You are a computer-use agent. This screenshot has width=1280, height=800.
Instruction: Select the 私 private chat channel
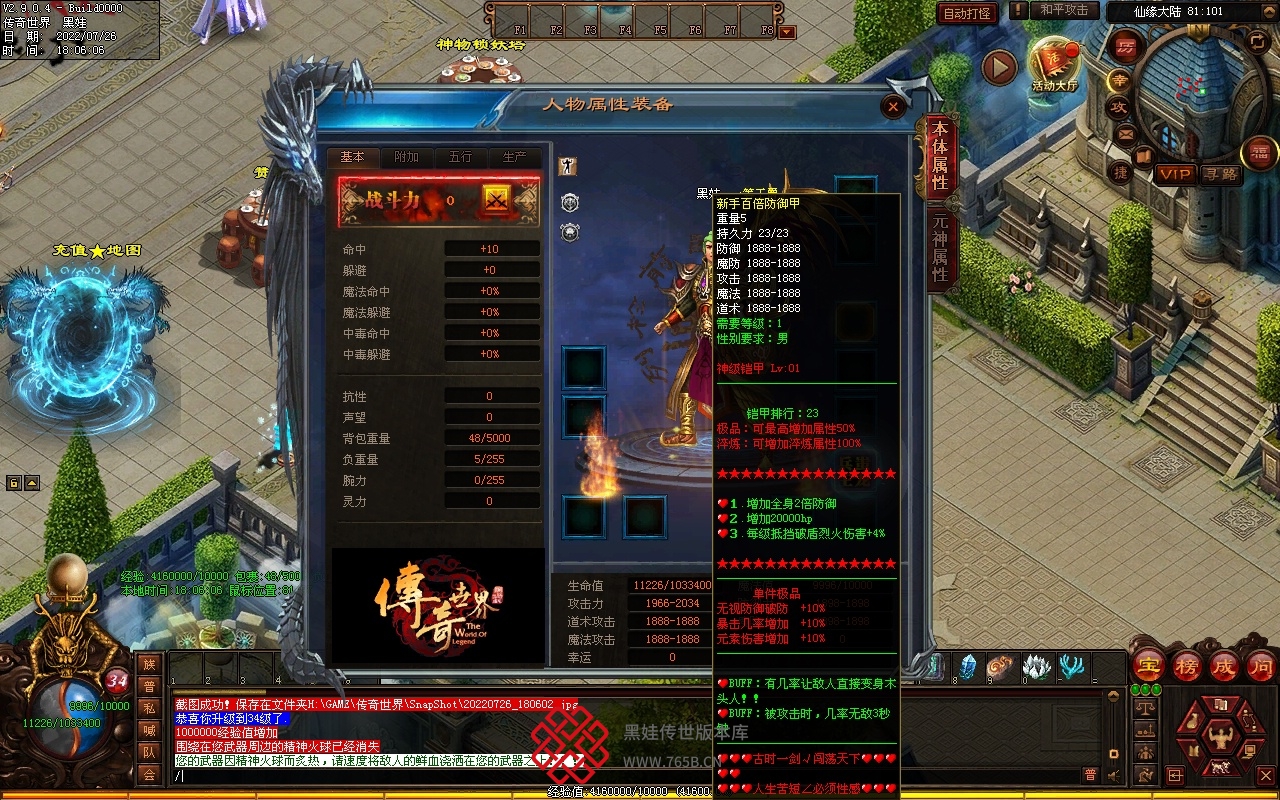pos(149,708)
